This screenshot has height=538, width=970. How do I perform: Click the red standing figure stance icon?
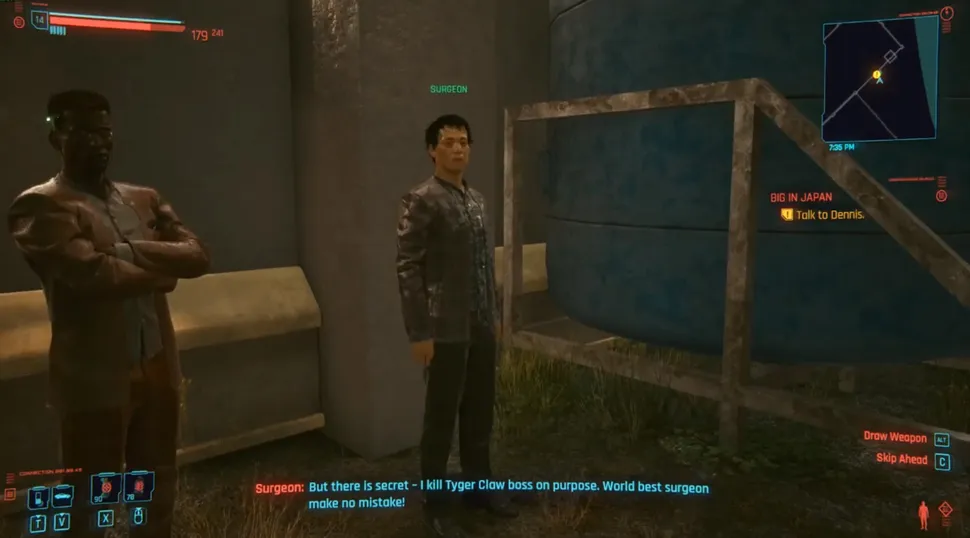pos(923,516)
